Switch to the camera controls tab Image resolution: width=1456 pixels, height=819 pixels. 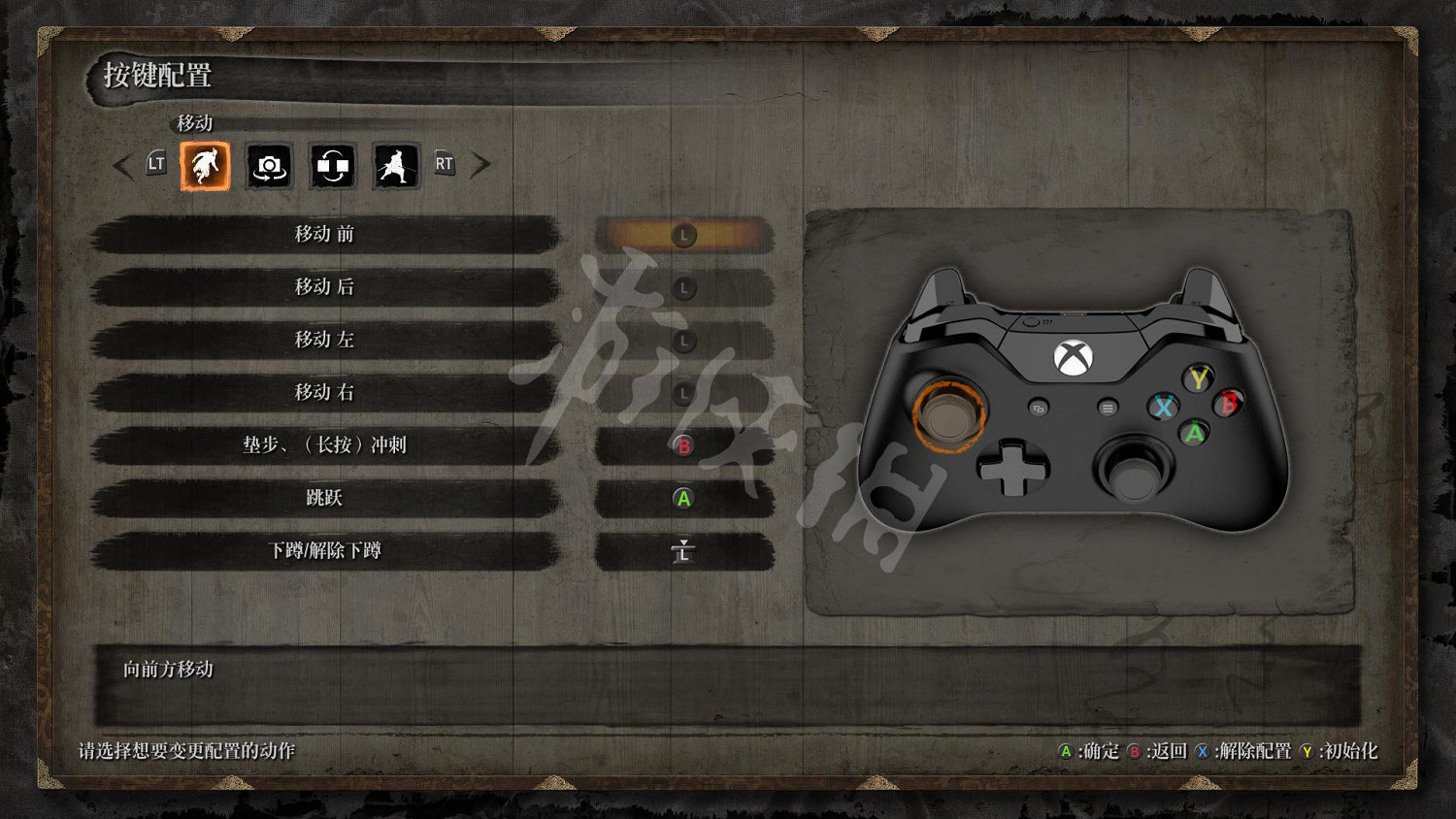pos(269,166)
